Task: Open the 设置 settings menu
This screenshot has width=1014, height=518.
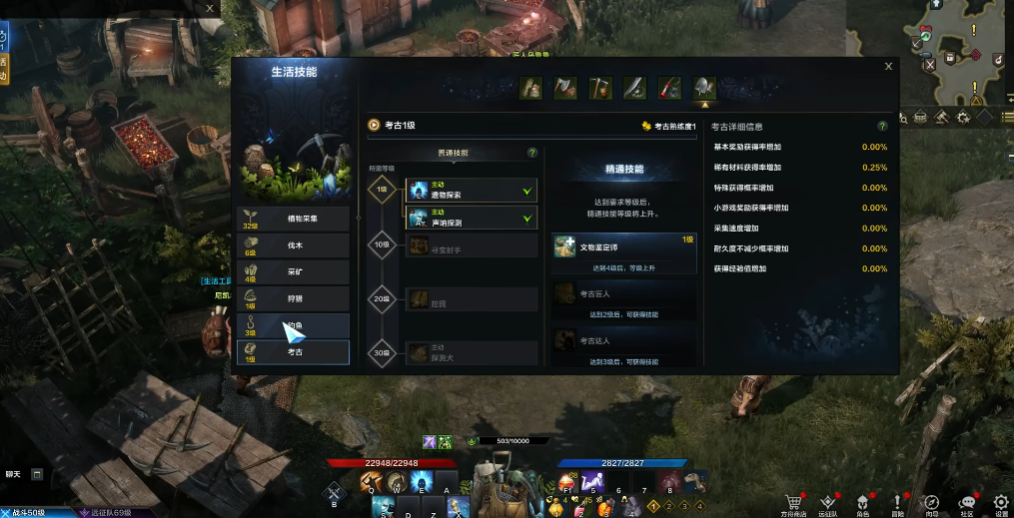Action: click(1001, 503)
